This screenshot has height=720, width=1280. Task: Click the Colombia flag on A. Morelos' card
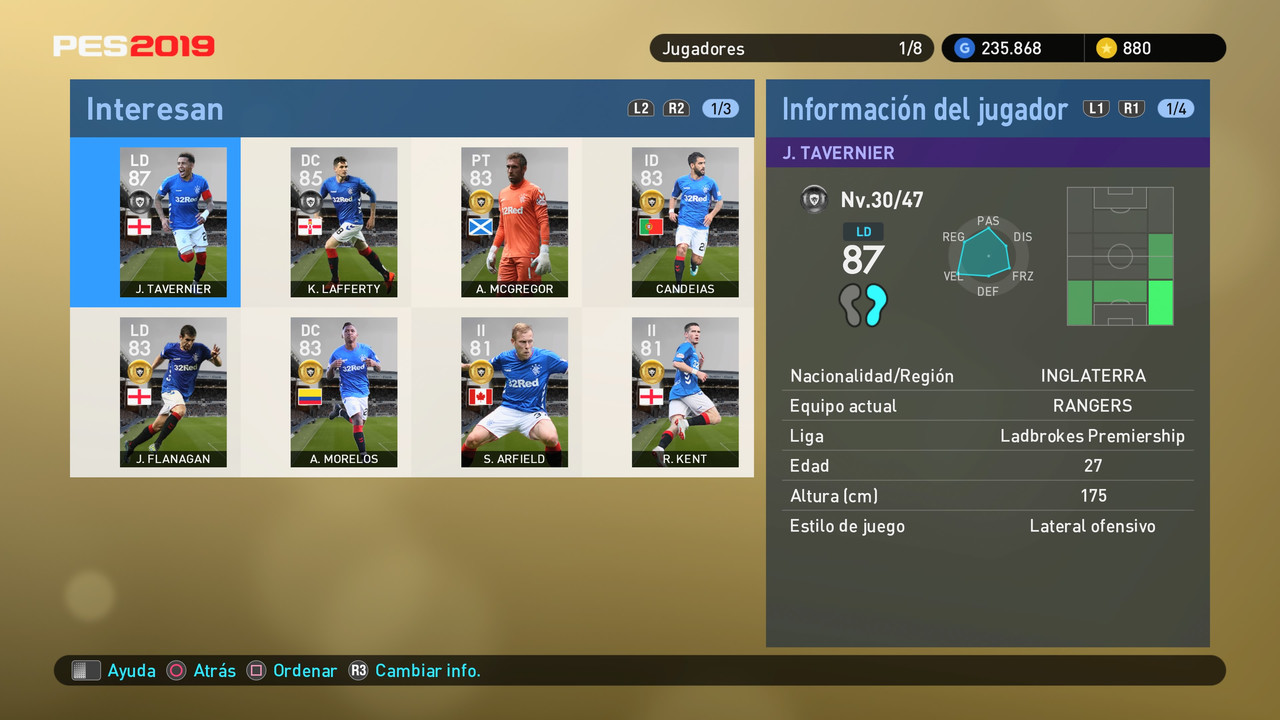[310, 396]
